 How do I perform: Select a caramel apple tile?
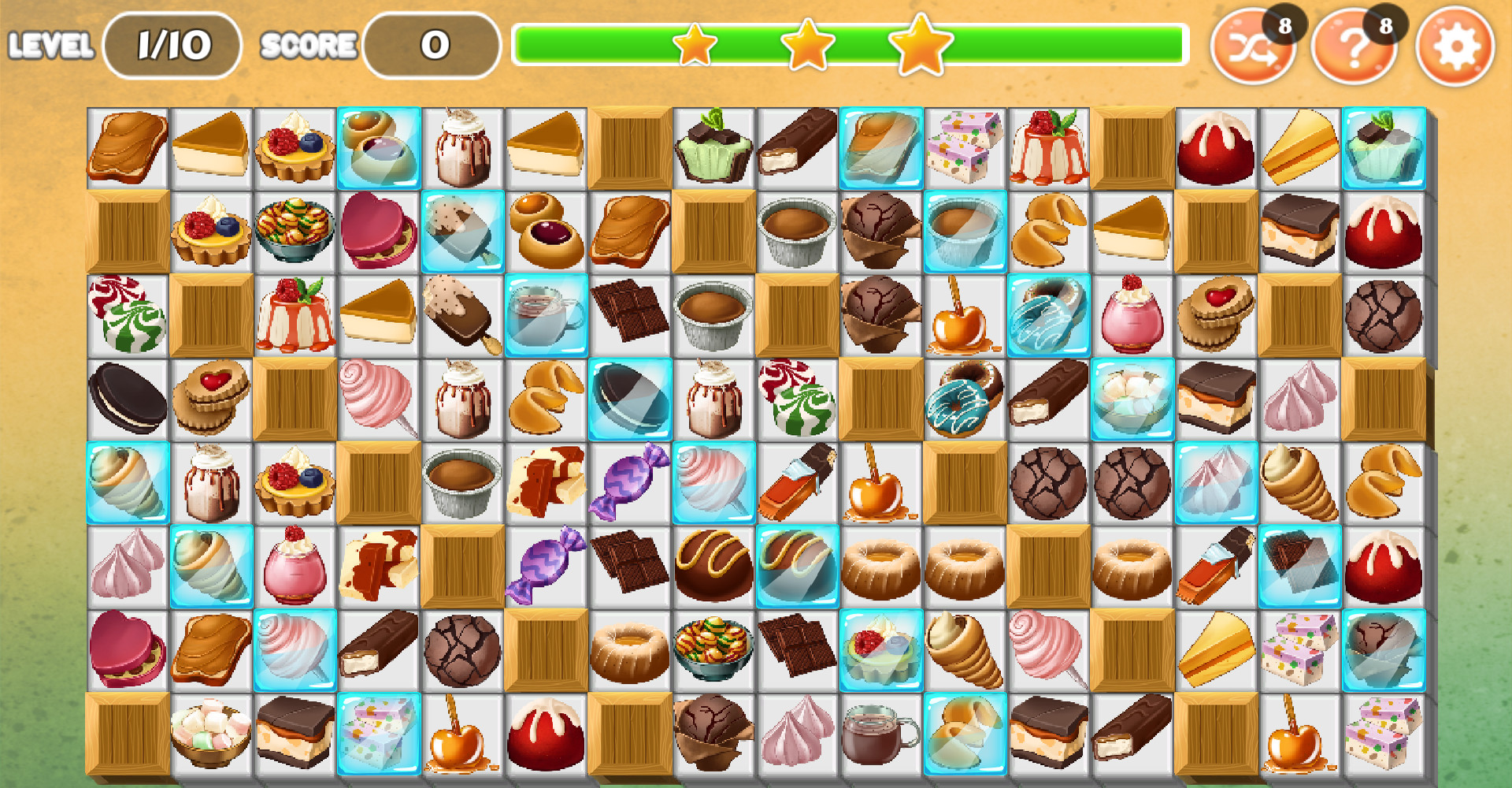pyautogui.click(x=963, y=315)
